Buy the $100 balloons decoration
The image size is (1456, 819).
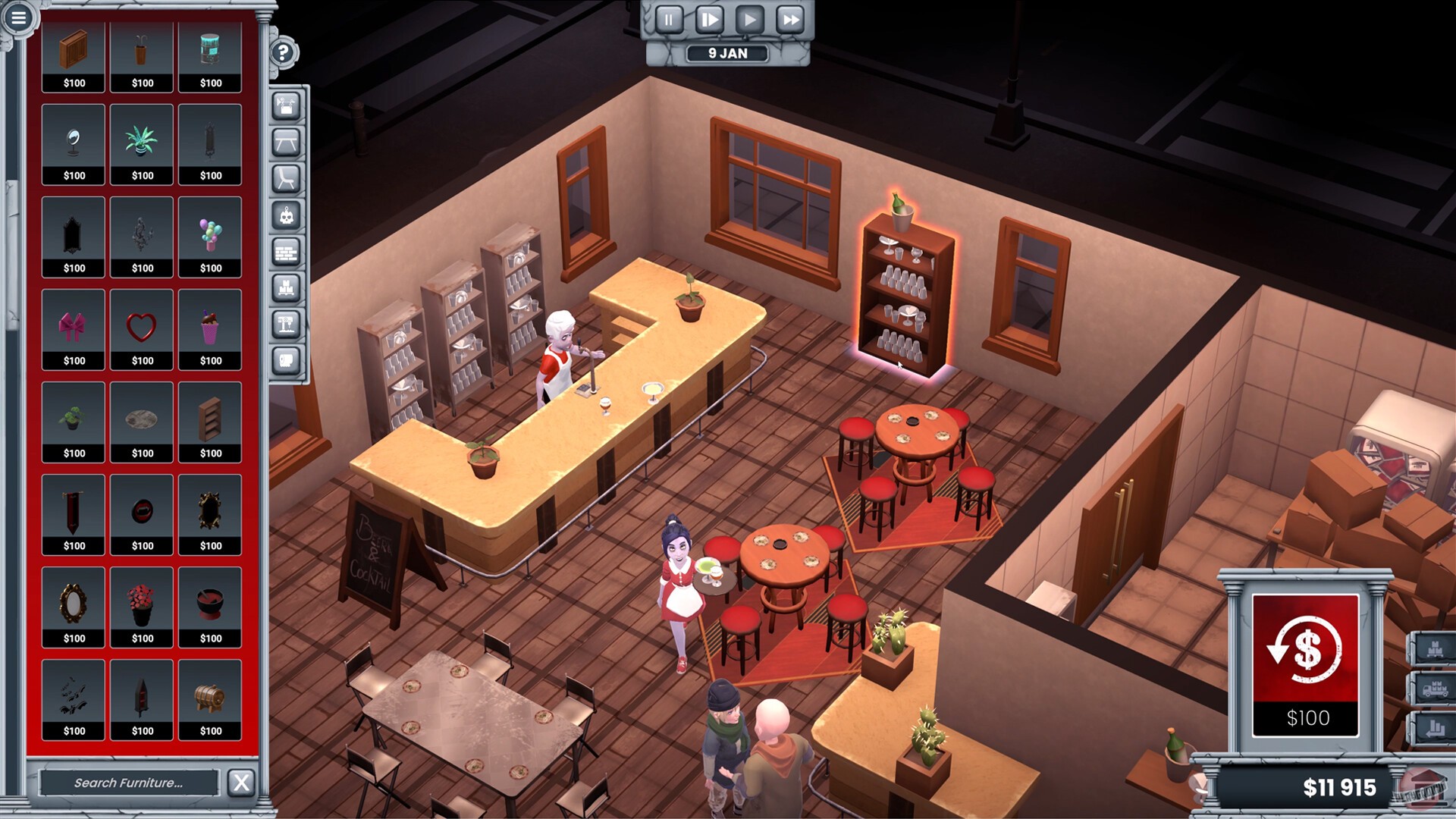[210, 237]
